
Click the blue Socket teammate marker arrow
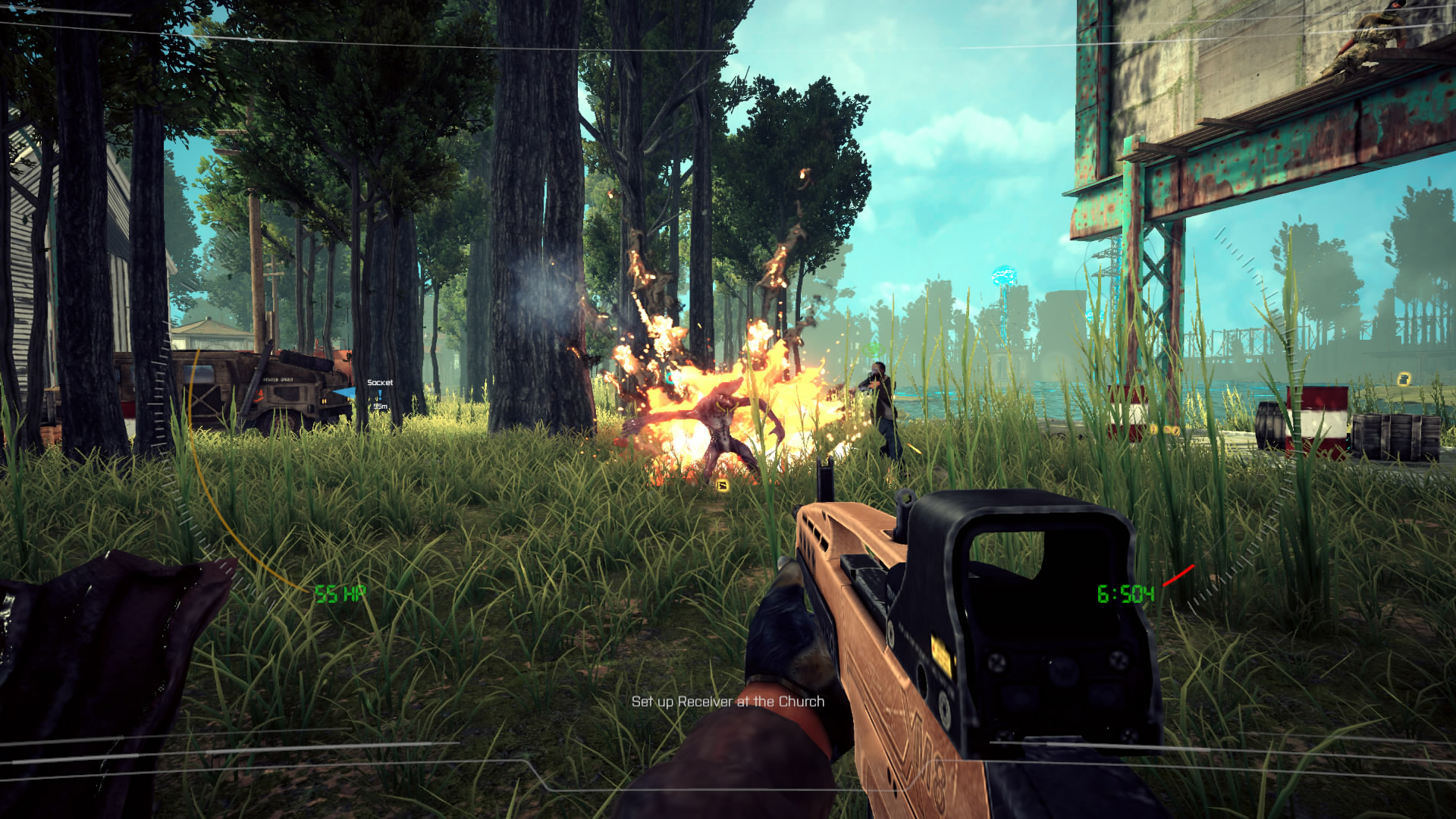click(344, 391)
